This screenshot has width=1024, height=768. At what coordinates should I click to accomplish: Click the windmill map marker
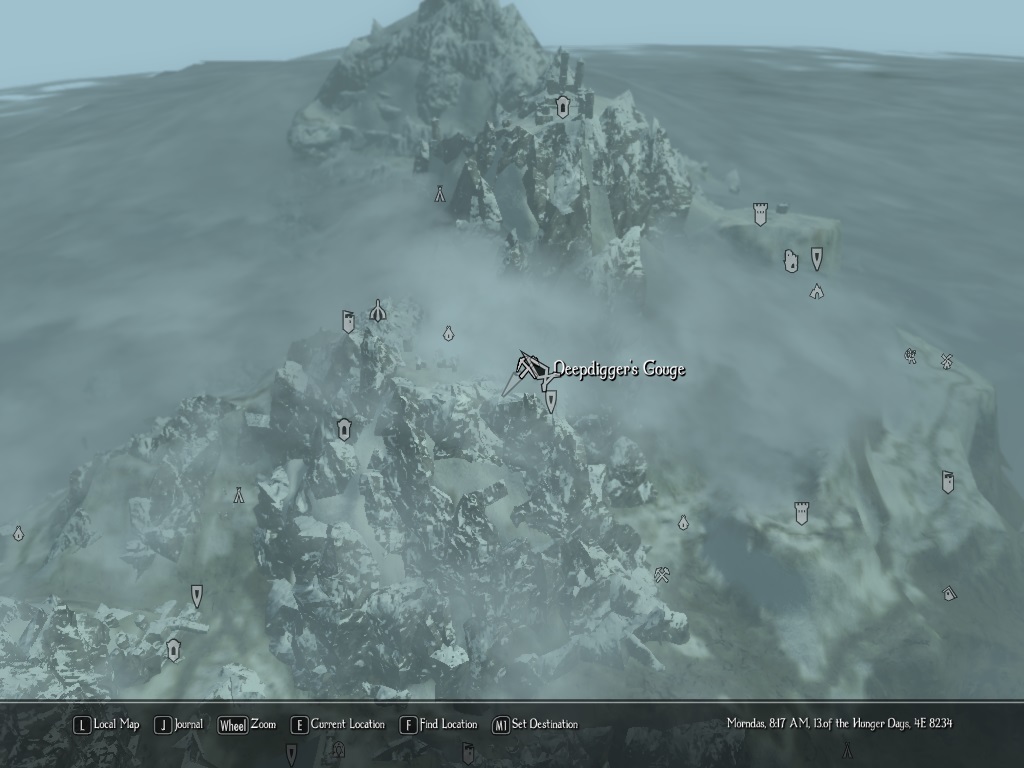tap(945, 361)
